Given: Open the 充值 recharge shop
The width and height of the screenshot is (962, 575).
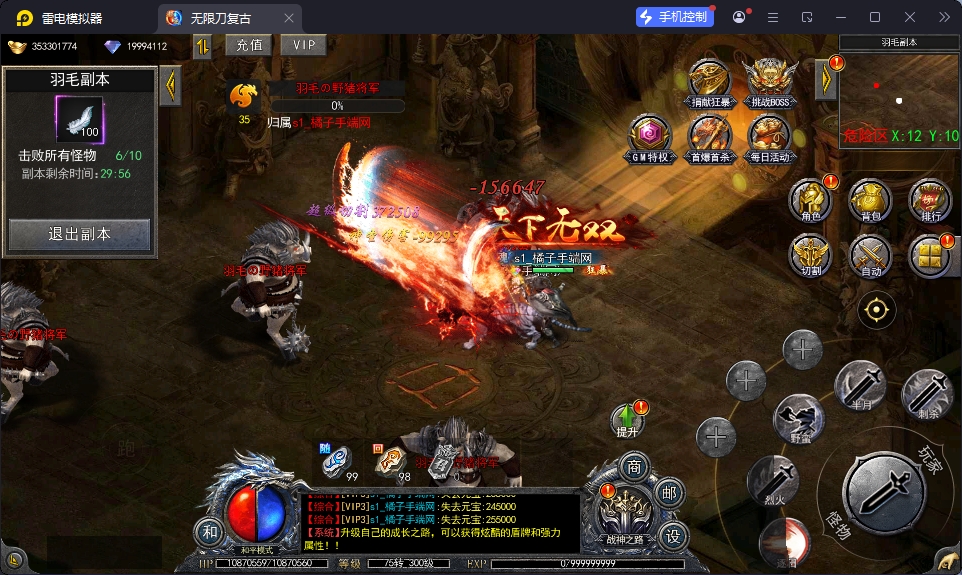Looking at the screenshot, I should coord(250,45).
